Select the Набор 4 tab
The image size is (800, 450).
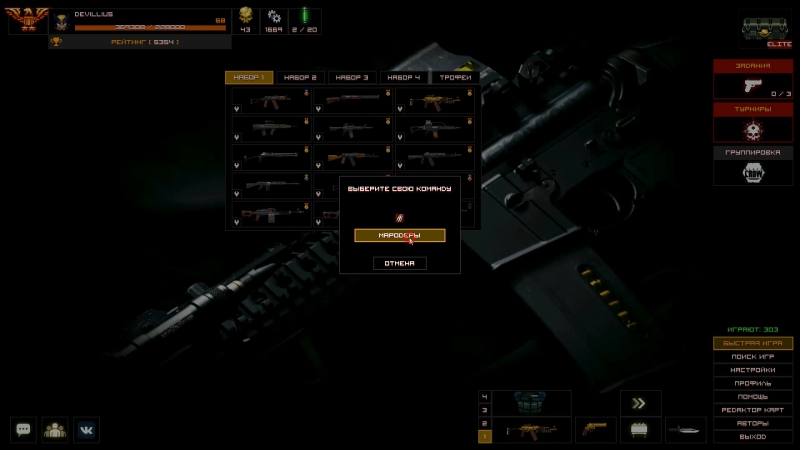click(404, 77)
